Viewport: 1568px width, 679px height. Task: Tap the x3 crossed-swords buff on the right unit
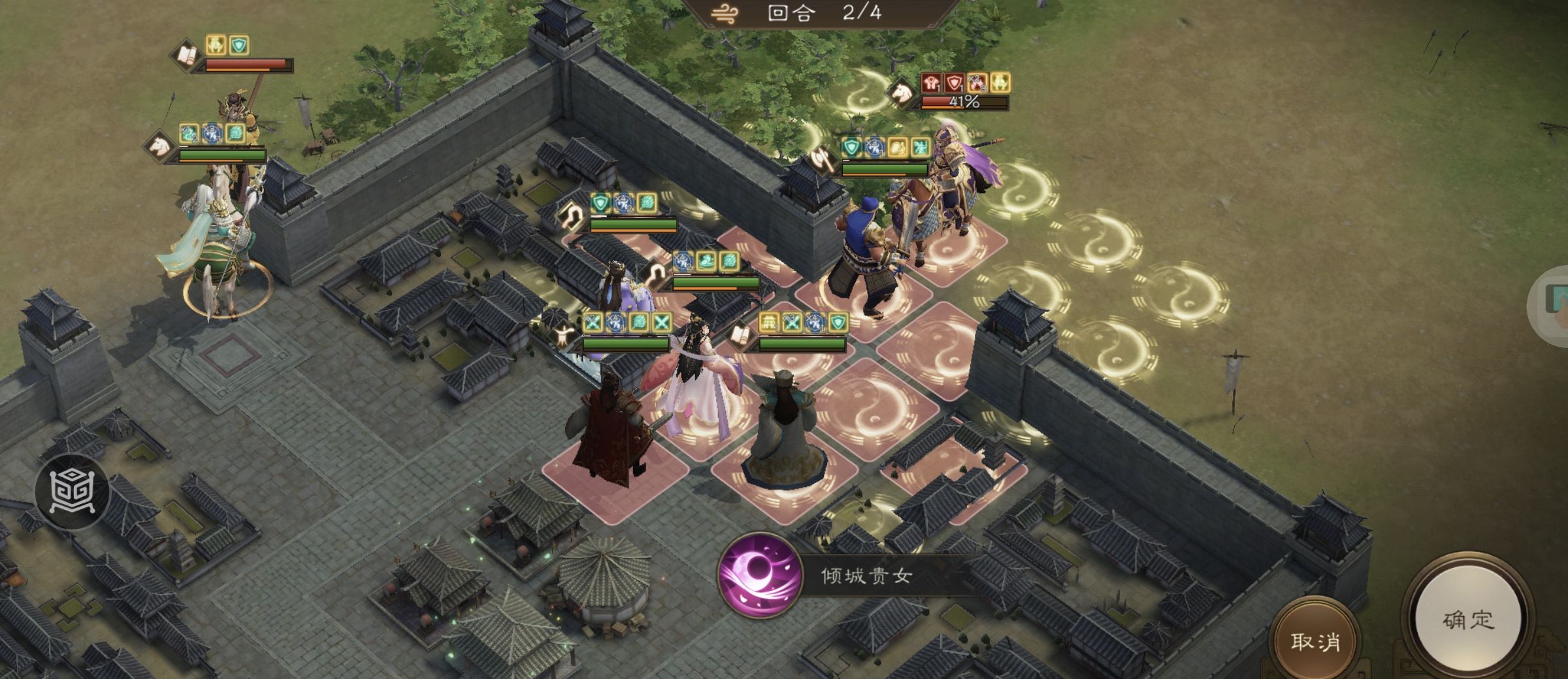click(x=793, y=322)
